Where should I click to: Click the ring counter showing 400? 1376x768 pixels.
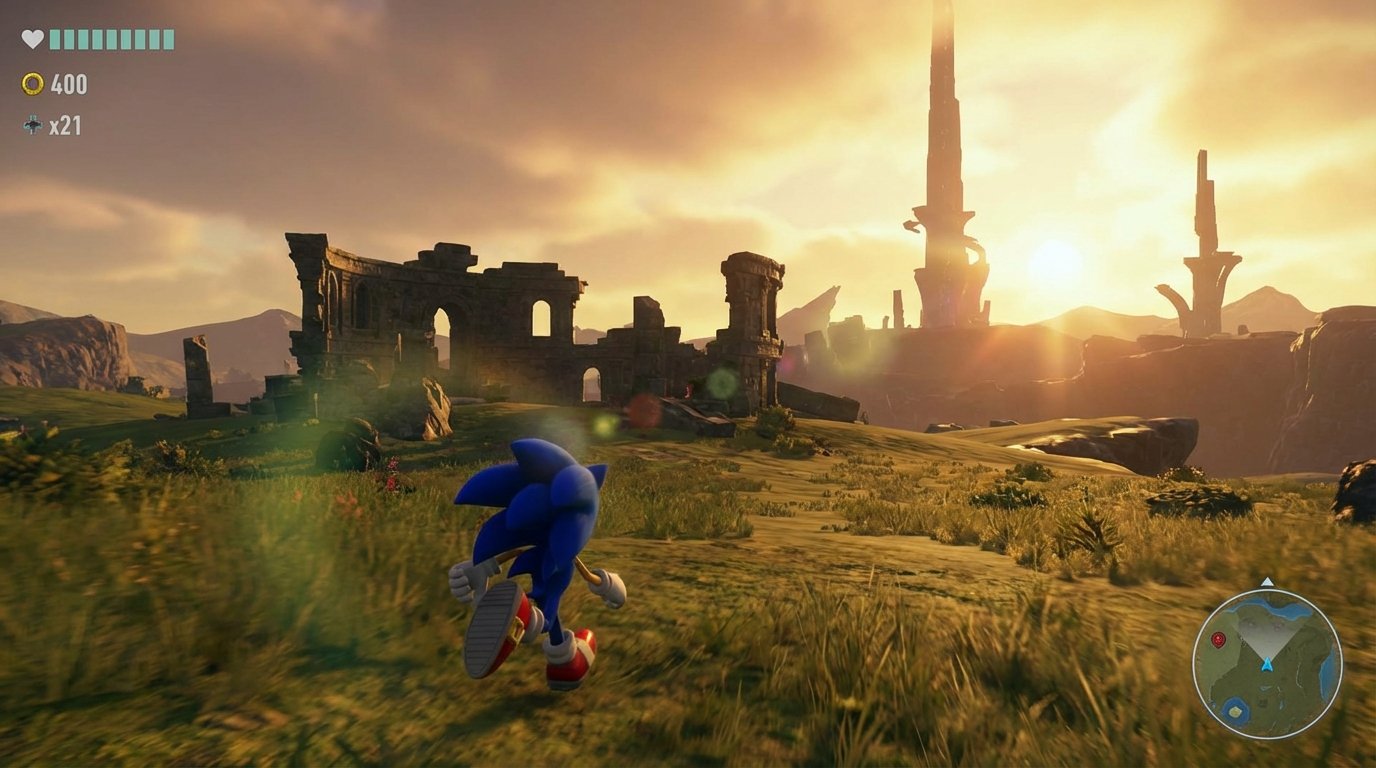tap(69, 84)
